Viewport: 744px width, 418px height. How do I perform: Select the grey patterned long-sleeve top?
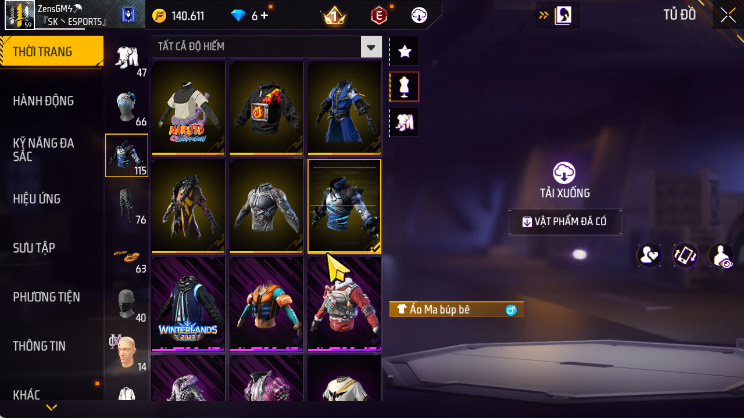tap(266, 205)
